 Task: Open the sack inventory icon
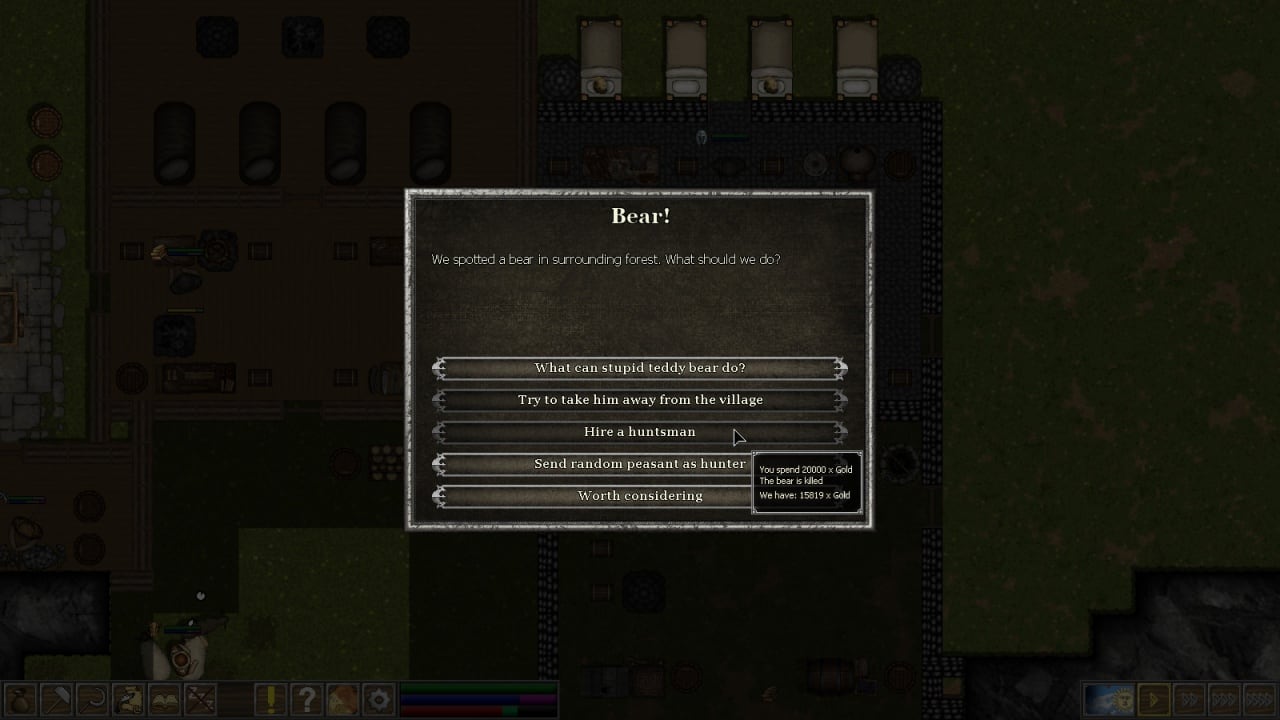(x=19, y=699)
